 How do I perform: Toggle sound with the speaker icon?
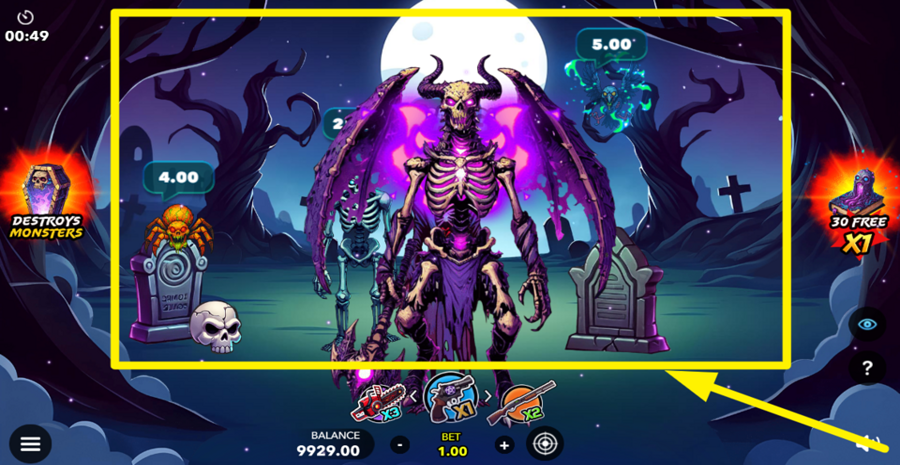pos(868,443)
